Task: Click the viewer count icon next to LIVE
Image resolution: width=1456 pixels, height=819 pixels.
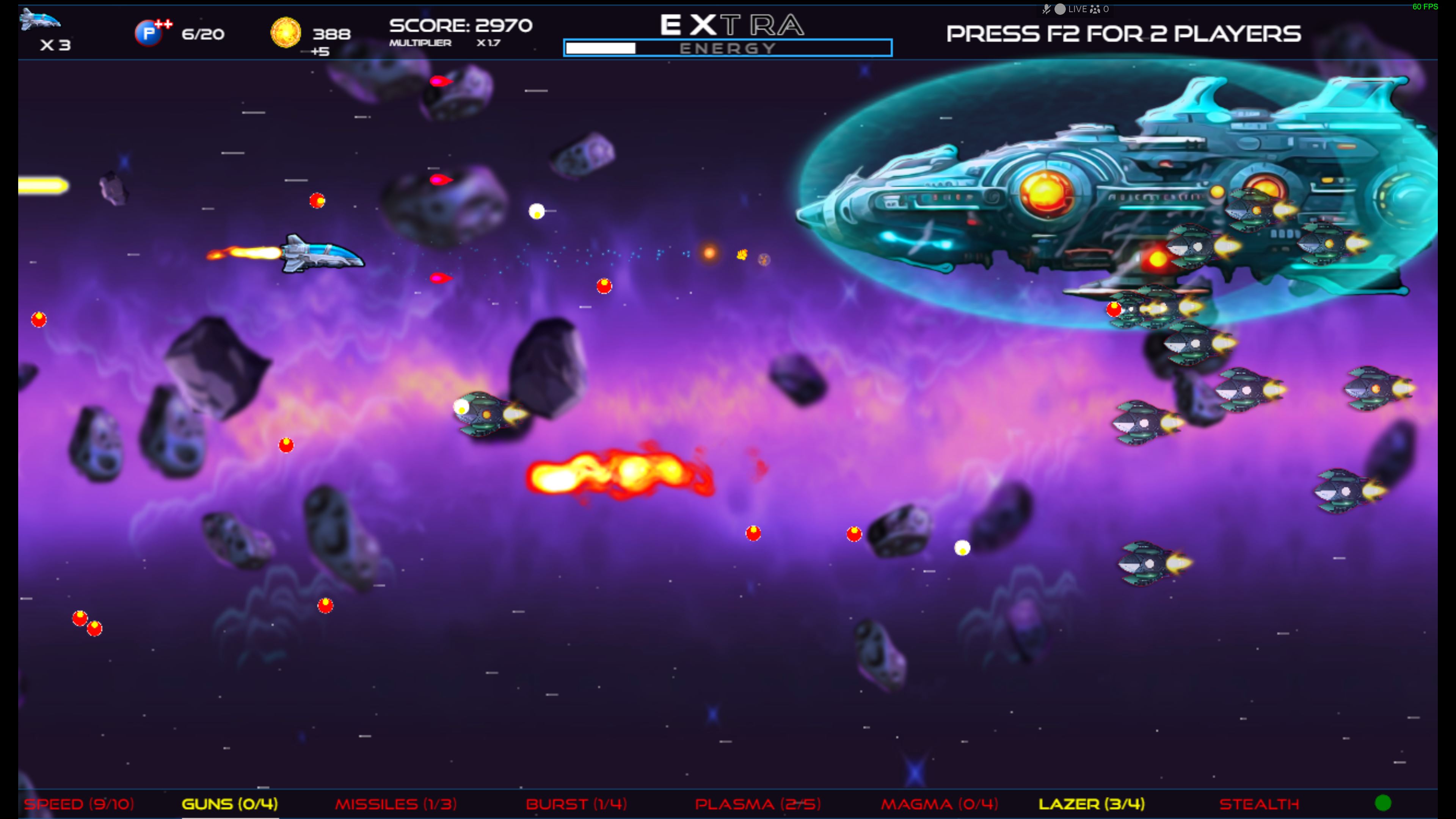Action: click(1095, 9)
